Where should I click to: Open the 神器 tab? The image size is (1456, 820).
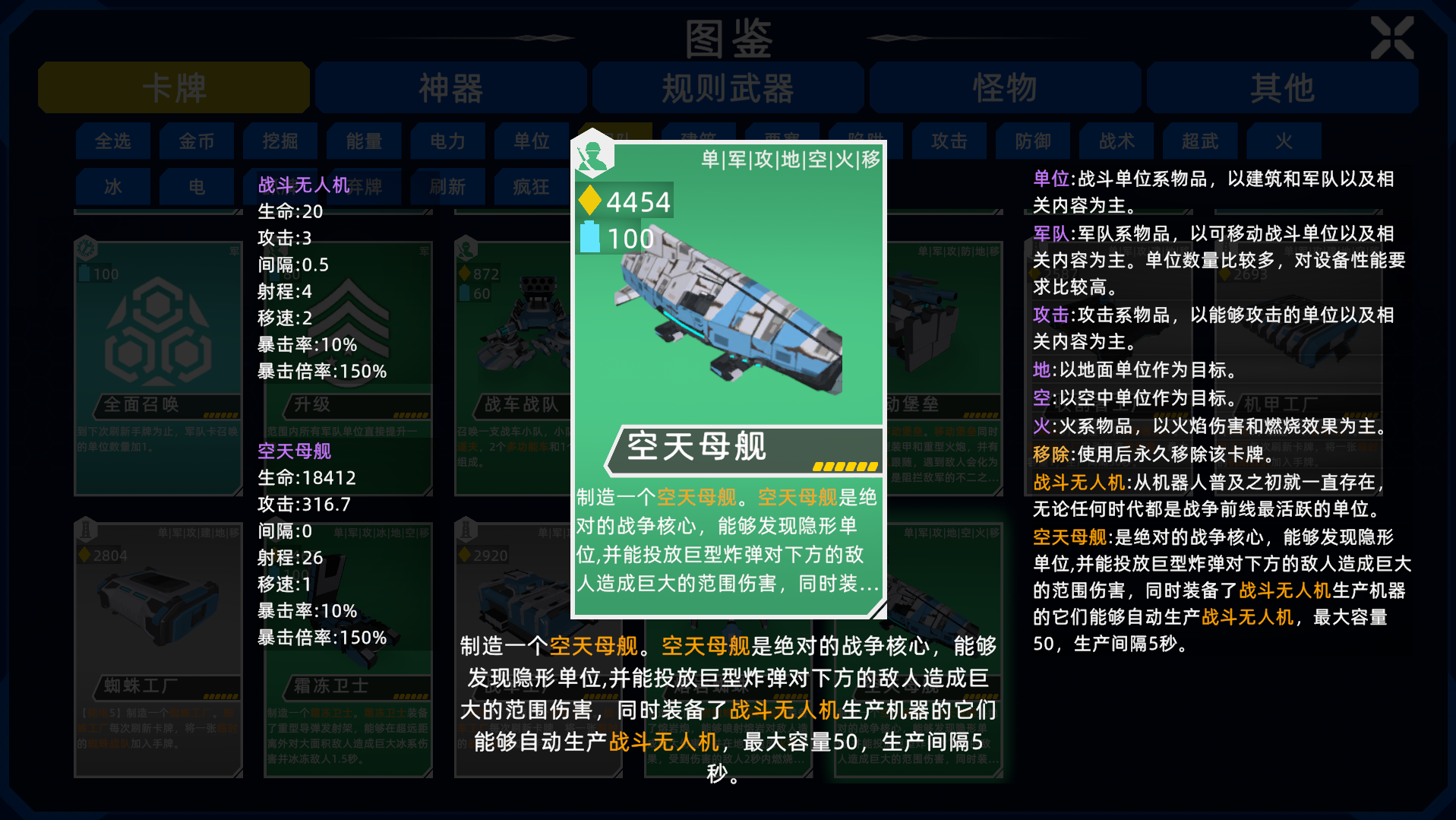tap(450, 87)
